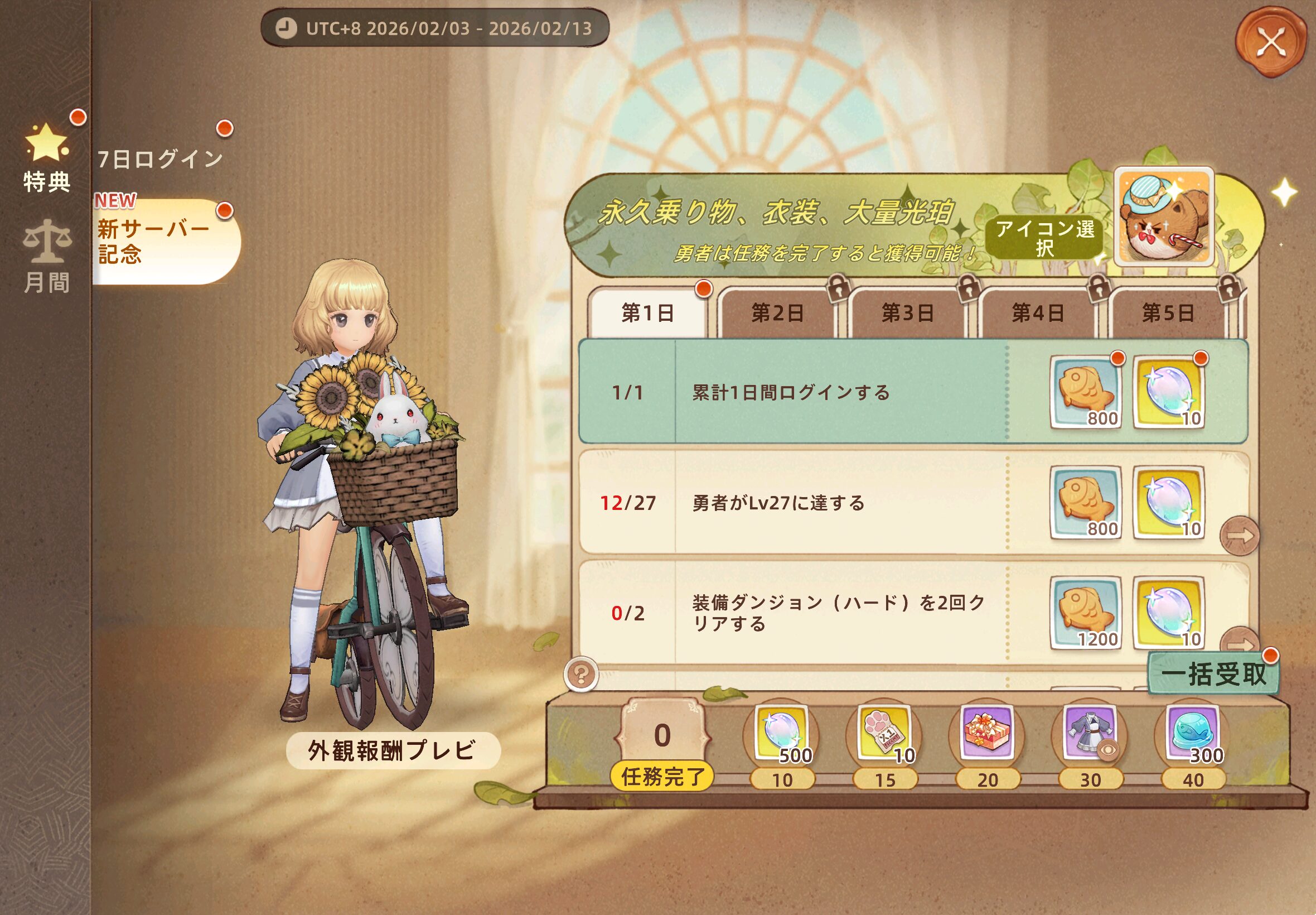
Task: Open the question mark help button
Action: coord(581,674)
